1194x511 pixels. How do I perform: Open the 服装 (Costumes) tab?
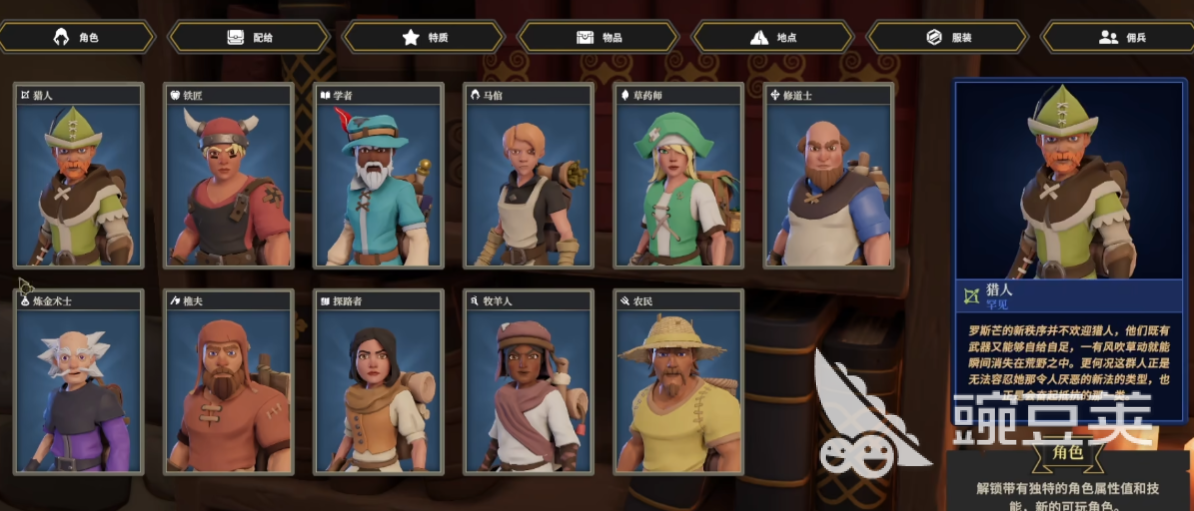pyautogui.click(x=947, y=37)
